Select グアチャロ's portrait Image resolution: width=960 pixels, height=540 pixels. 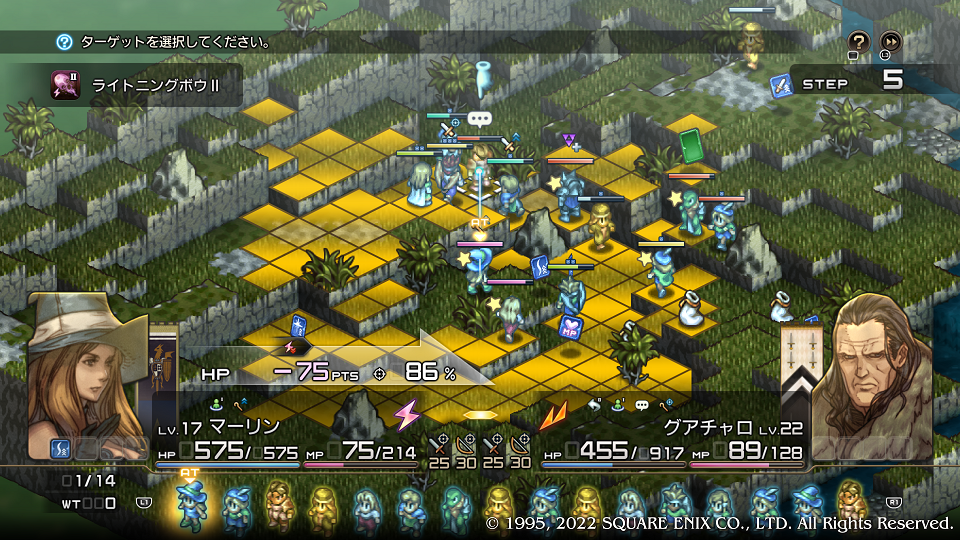[872, 365]
